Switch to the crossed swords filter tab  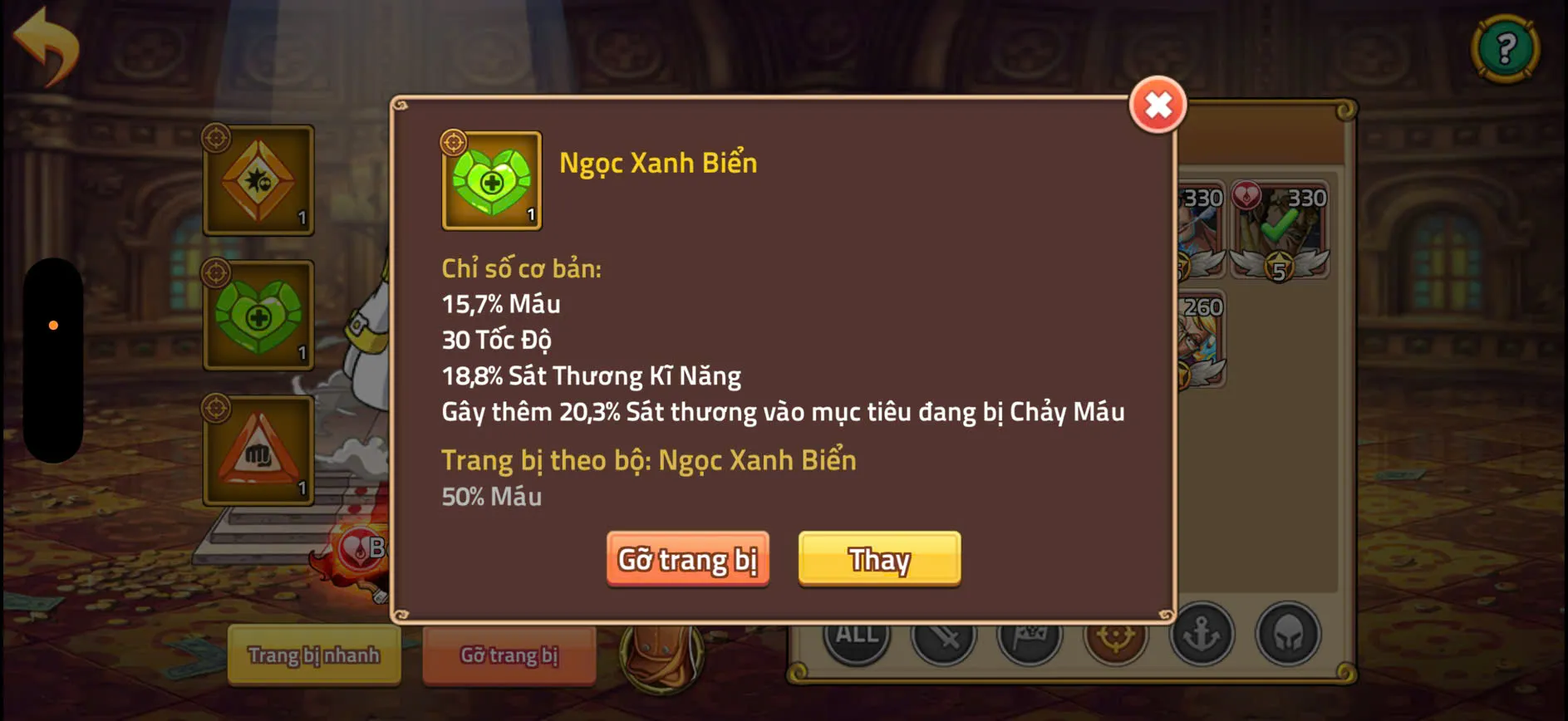point(943,637)
